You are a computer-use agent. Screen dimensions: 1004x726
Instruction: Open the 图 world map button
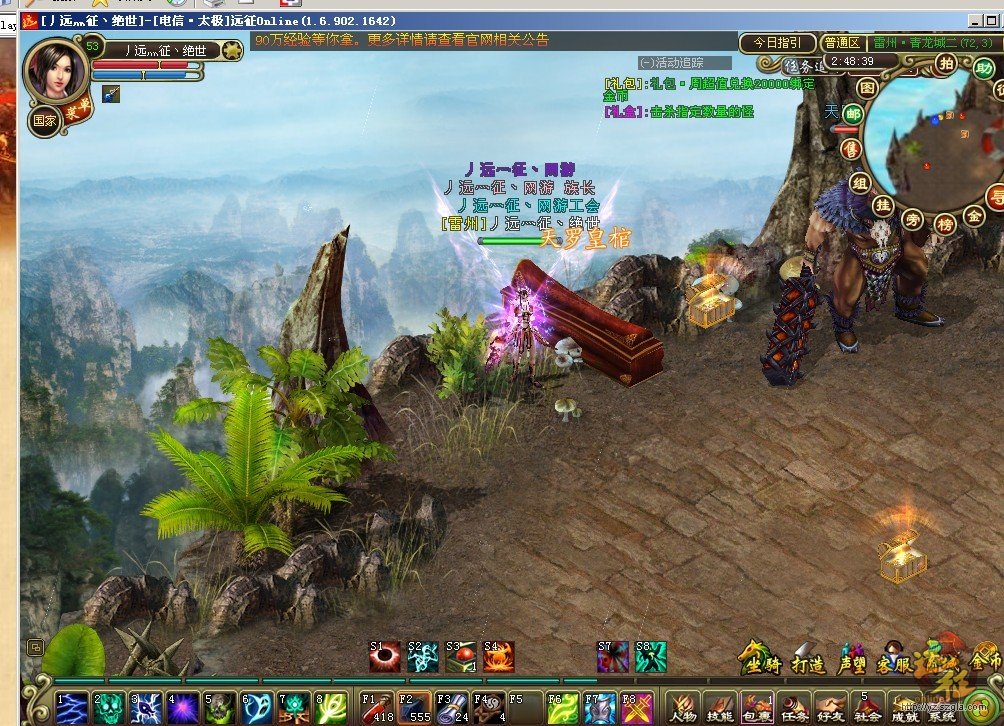click(868, 88)
